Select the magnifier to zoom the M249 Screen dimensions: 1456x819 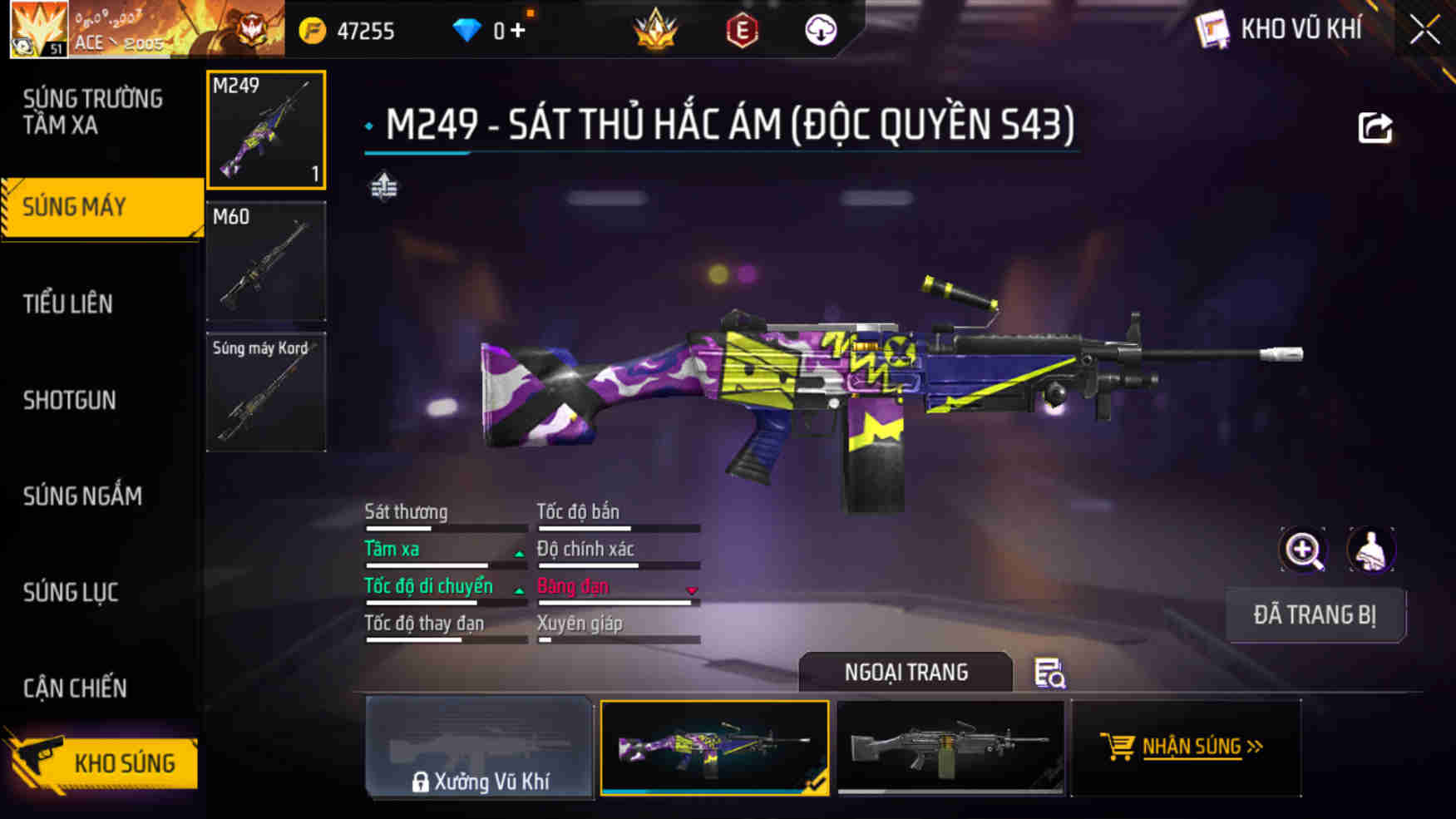point(1304,550)
